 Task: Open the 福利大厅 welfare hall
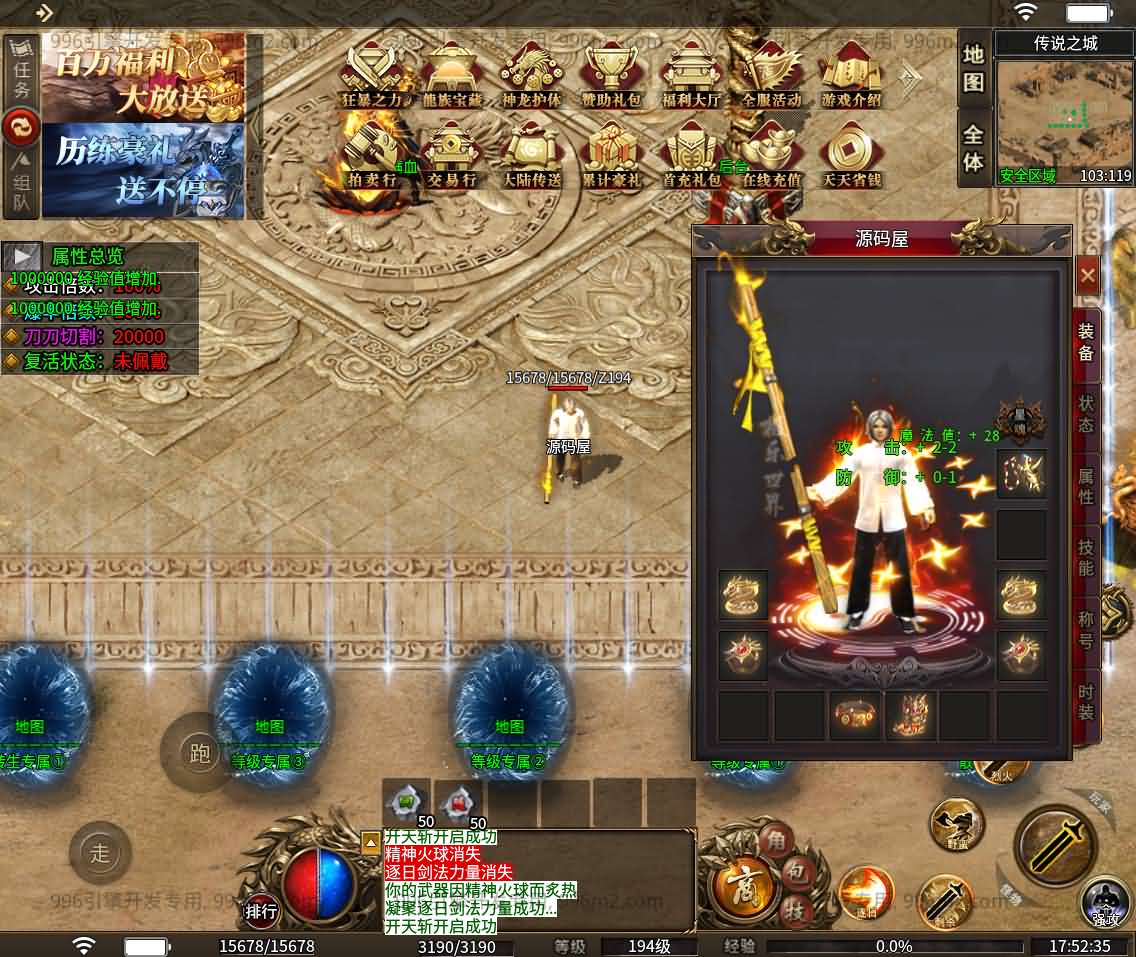point(691,75)
